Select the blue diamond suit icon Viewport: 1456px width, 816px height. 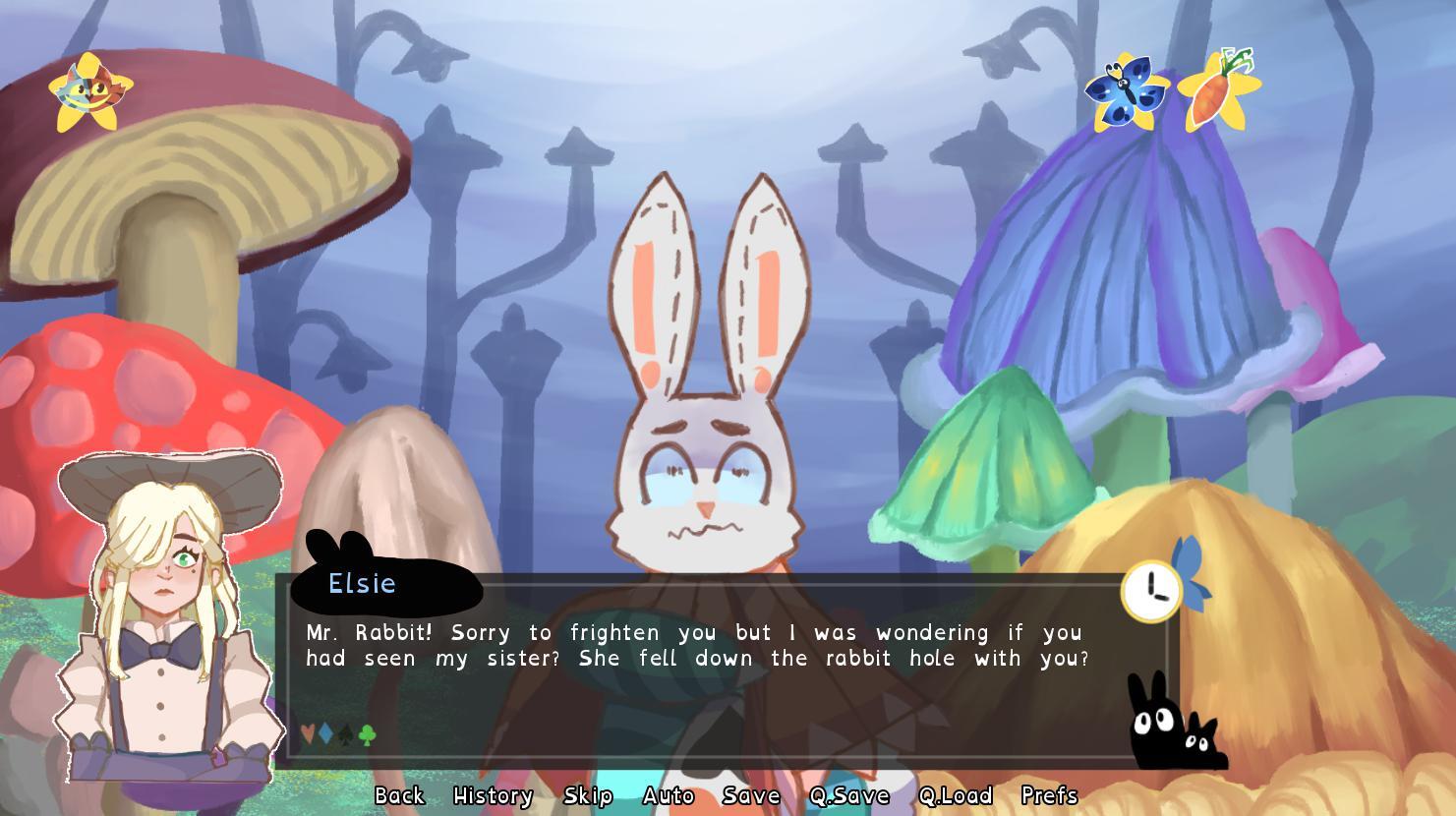click(x=324, y=733)
